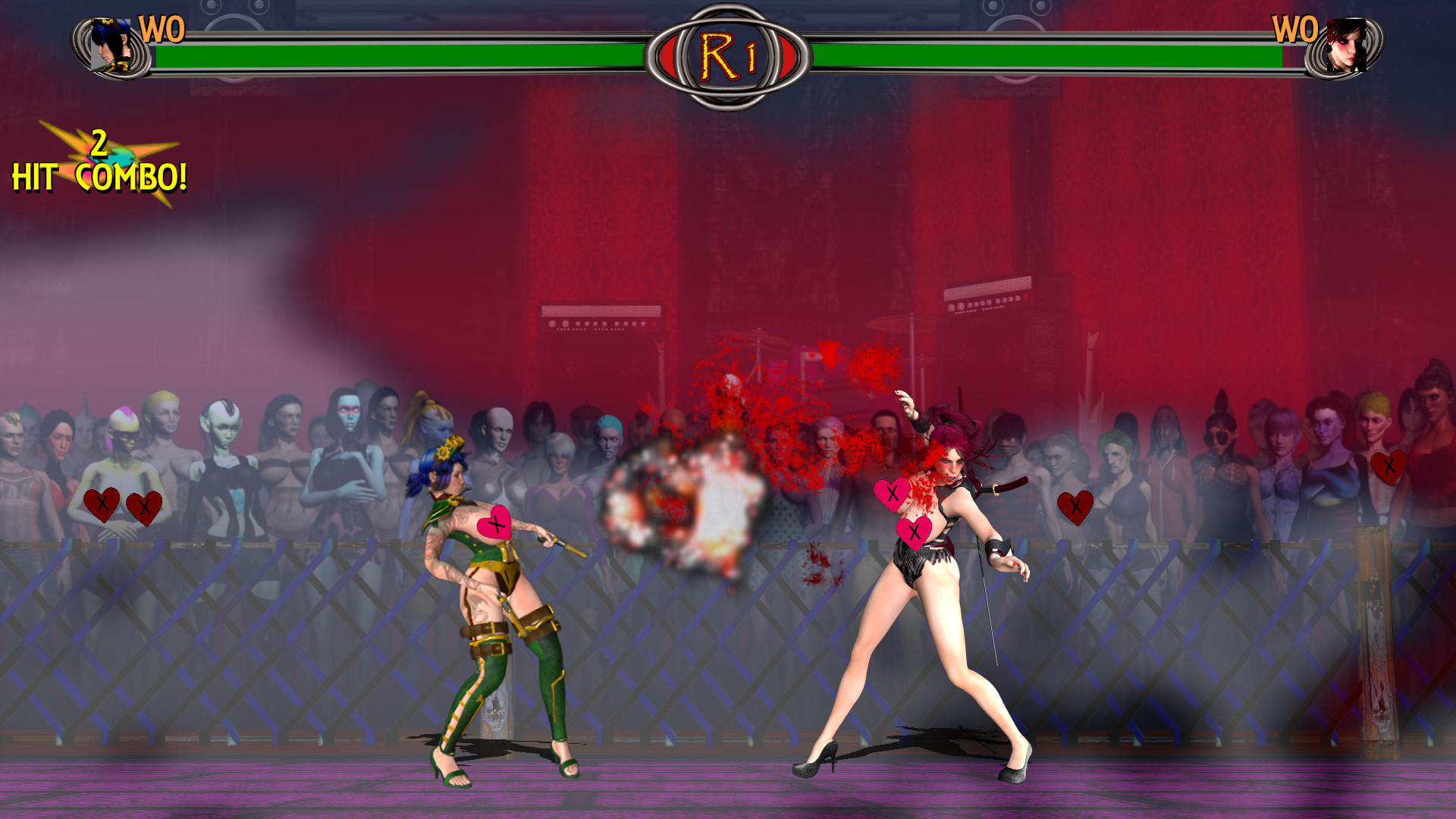The width and height of the screenshot is (1456, 819).
Task: Select the left pair's first heart X token
Action: (103, 504)
